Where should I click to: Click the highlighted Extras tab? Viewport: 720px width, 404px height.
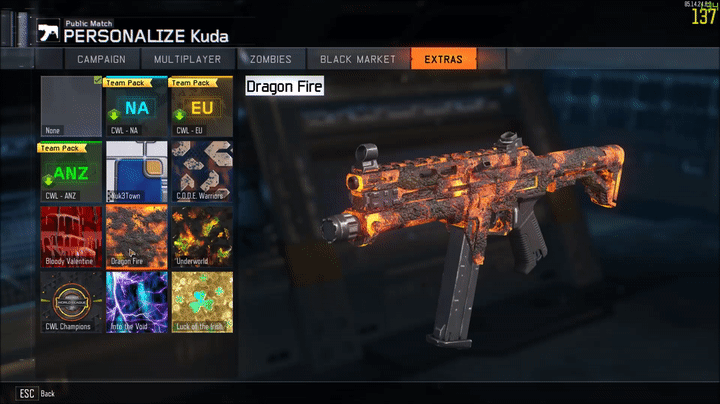pyautogui.click(x=443, y=59)
